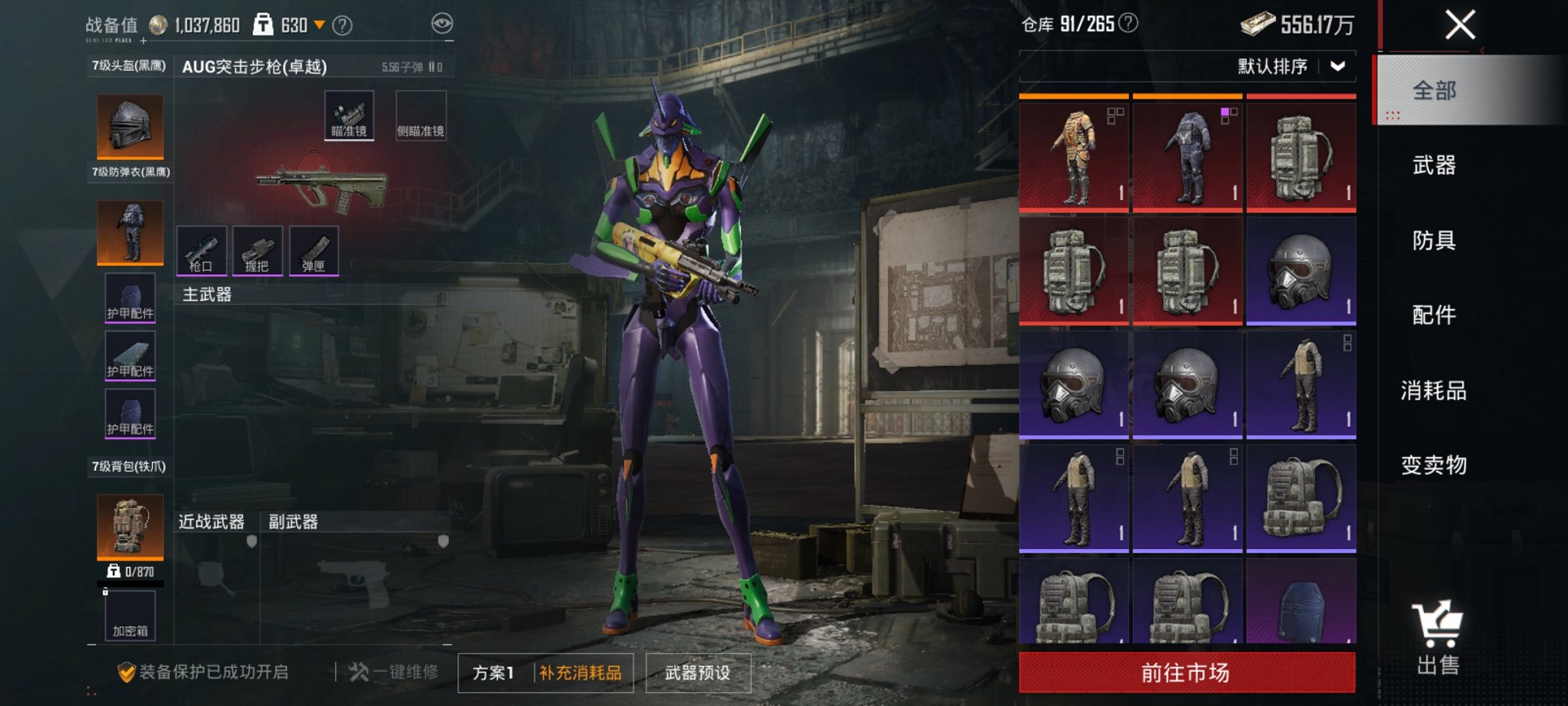This screenshot has width=1568, height=706.
Task: Click the 一键维修 repair button
Action: [394, 672]
